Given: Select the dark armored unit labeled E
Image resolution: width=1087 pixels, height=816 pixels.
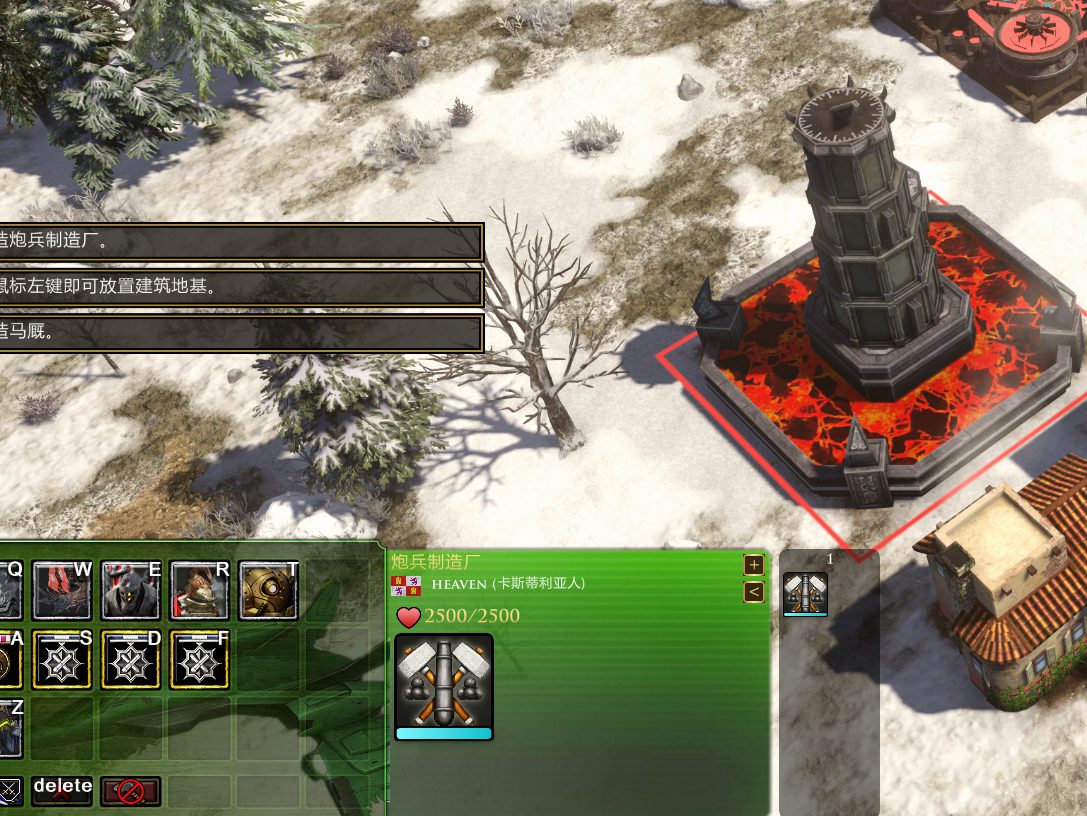Looking at the screenshot, I should pyautogui.click(x=131, y=590).
